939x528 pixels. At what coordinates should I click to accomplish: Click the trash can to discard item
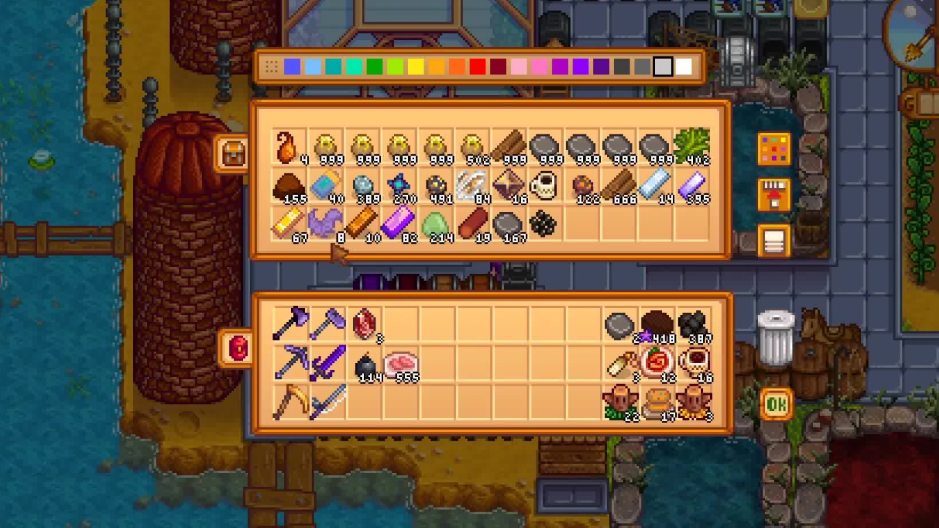[775, 338]
